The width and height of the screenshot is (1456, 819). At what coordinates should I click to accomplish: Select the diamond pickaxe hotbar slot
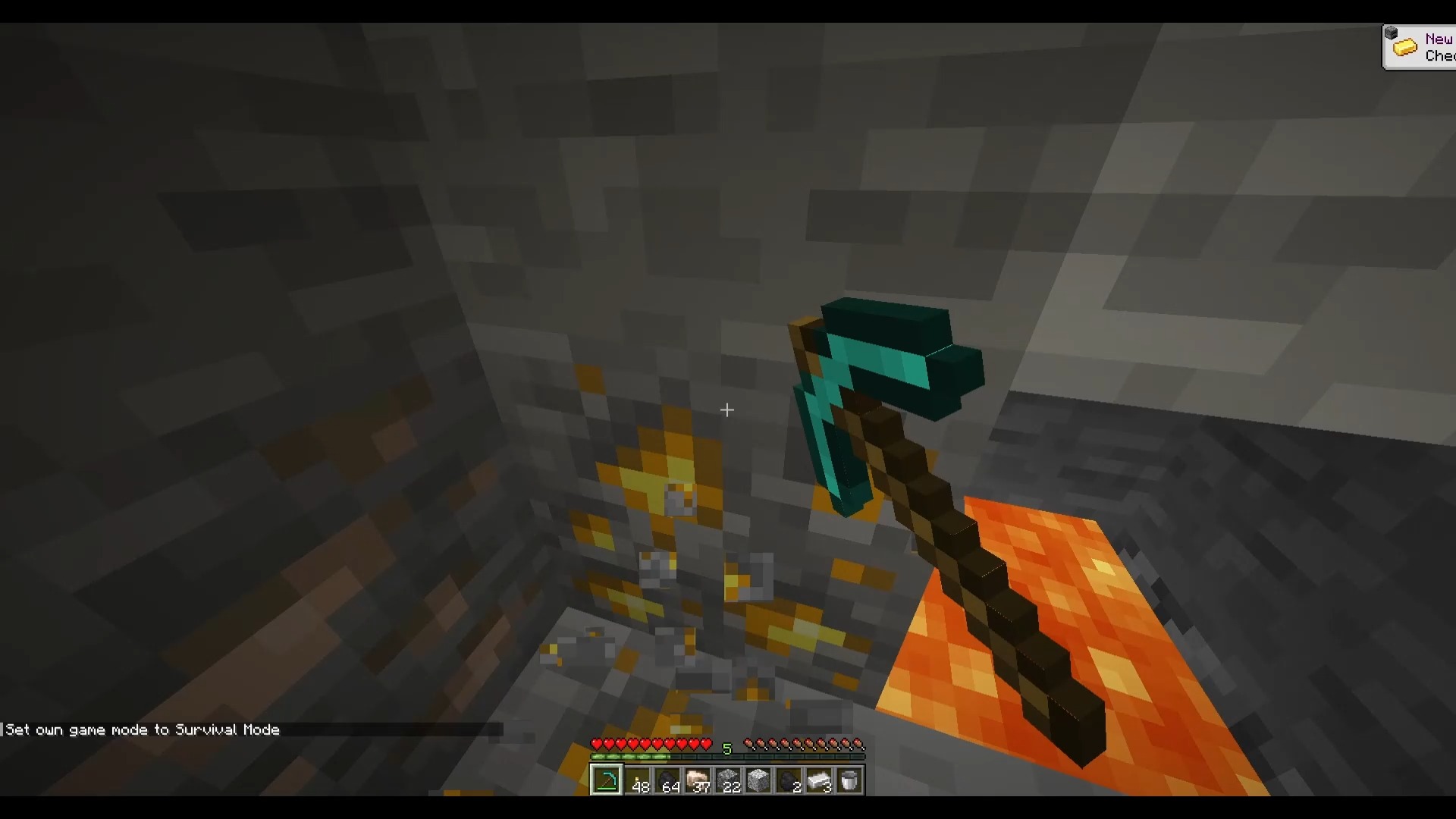(x=607, y=780)
